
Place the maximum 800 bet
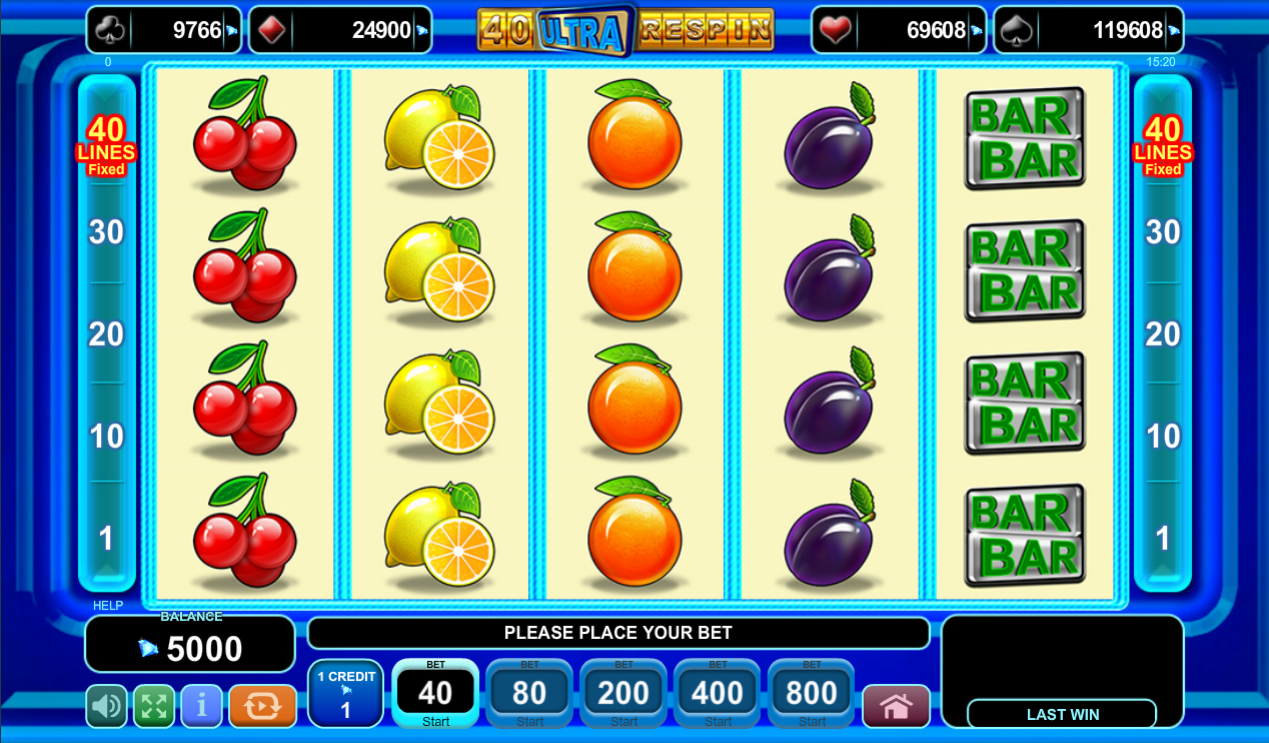(811, 694)
